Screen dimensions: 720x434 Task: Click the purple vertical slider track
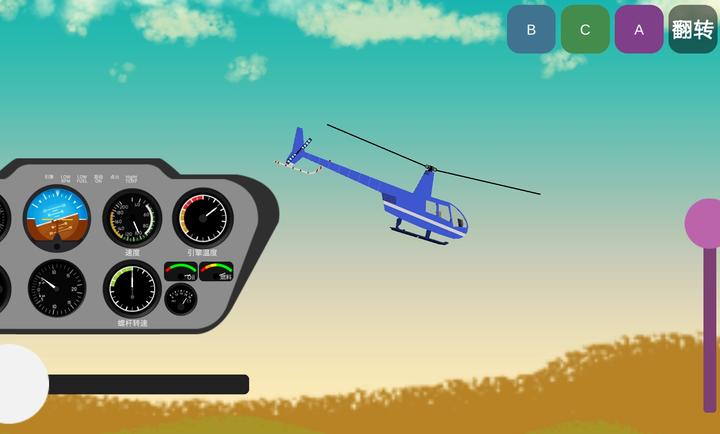710,330
